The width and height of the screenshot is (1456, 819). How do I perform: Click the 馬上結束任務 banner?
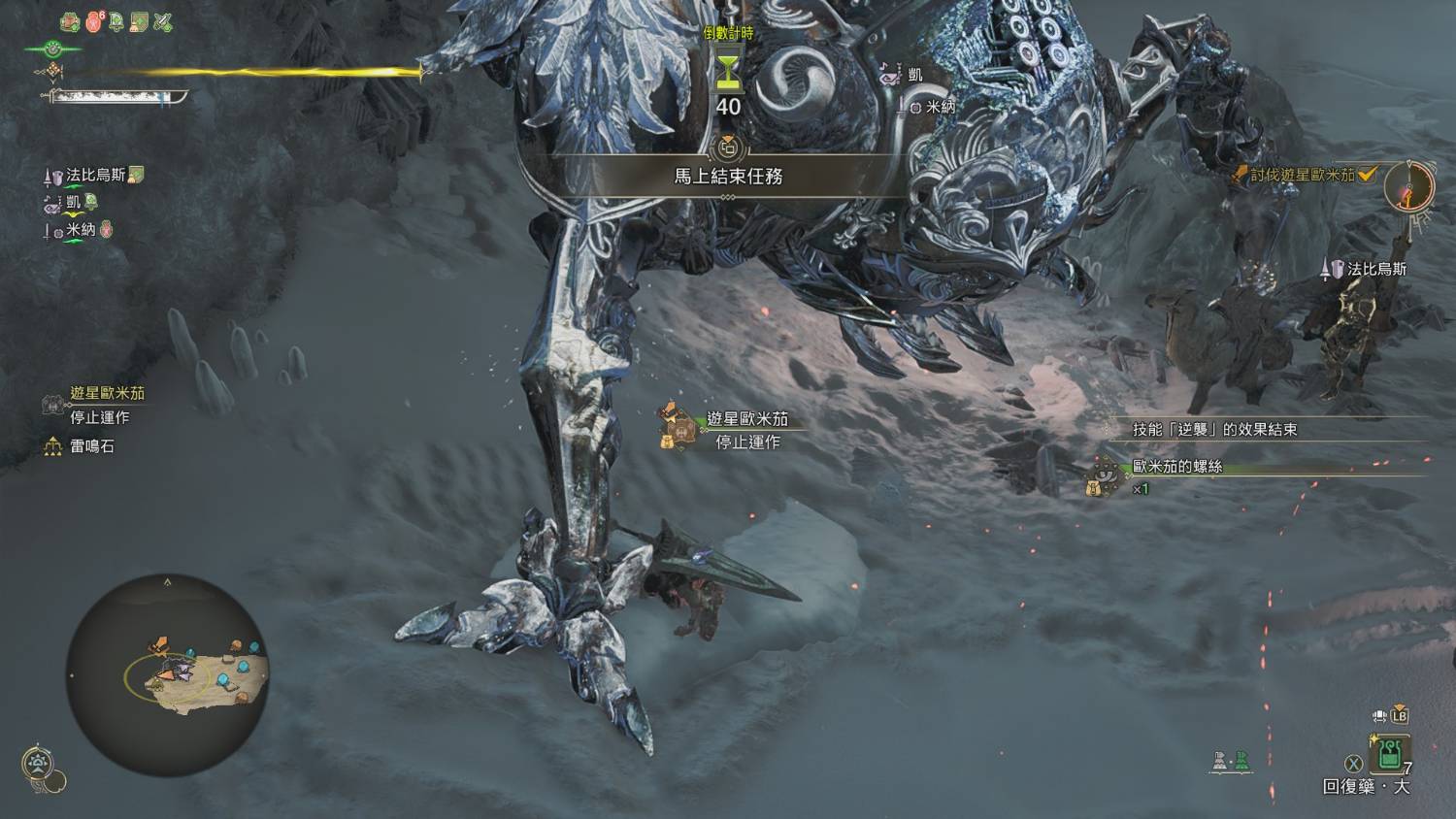pyautogui.click(x=728, y=177)
